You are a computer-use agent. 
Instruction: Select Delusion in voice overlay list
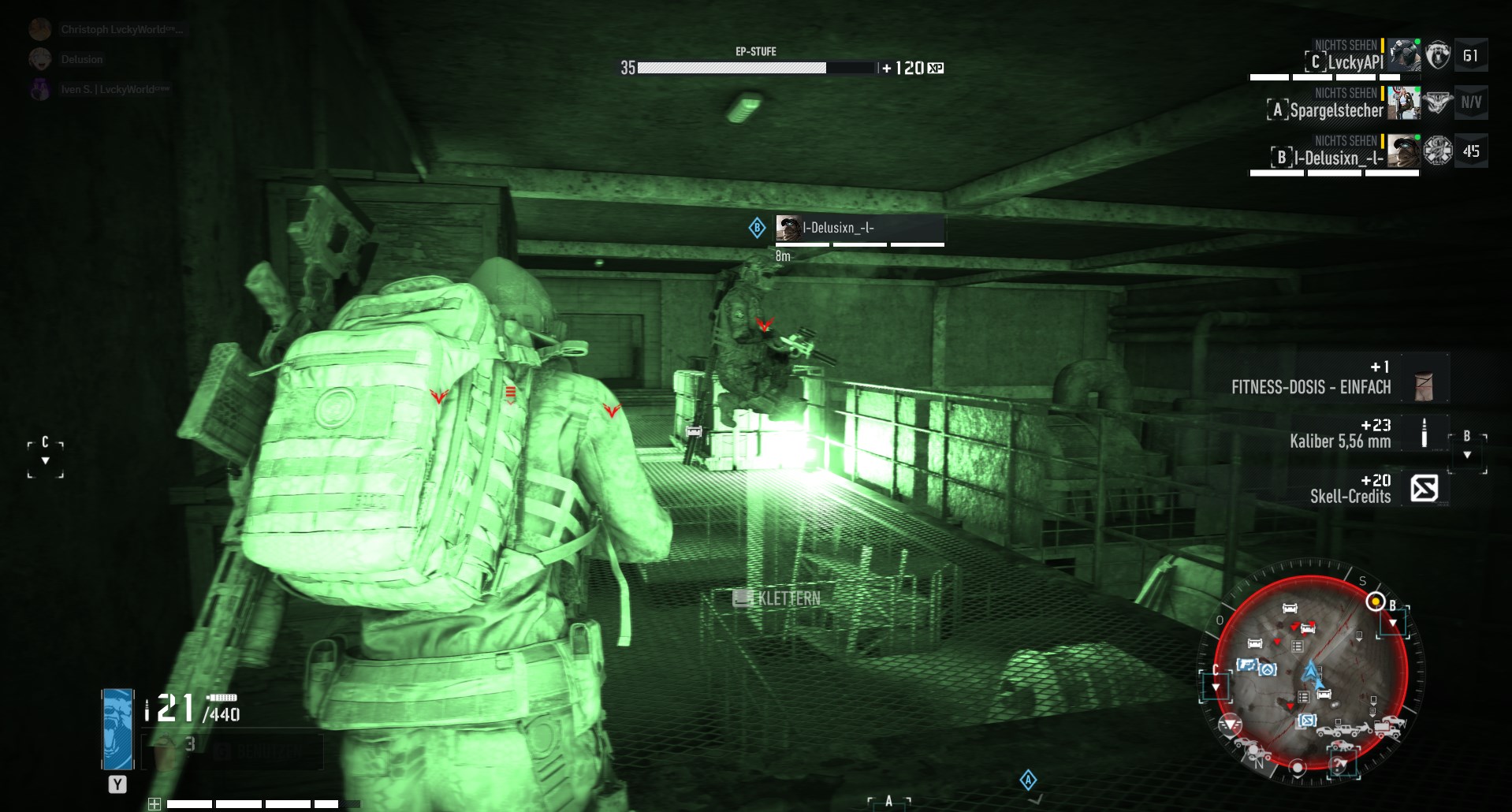[x=81, y=59]
